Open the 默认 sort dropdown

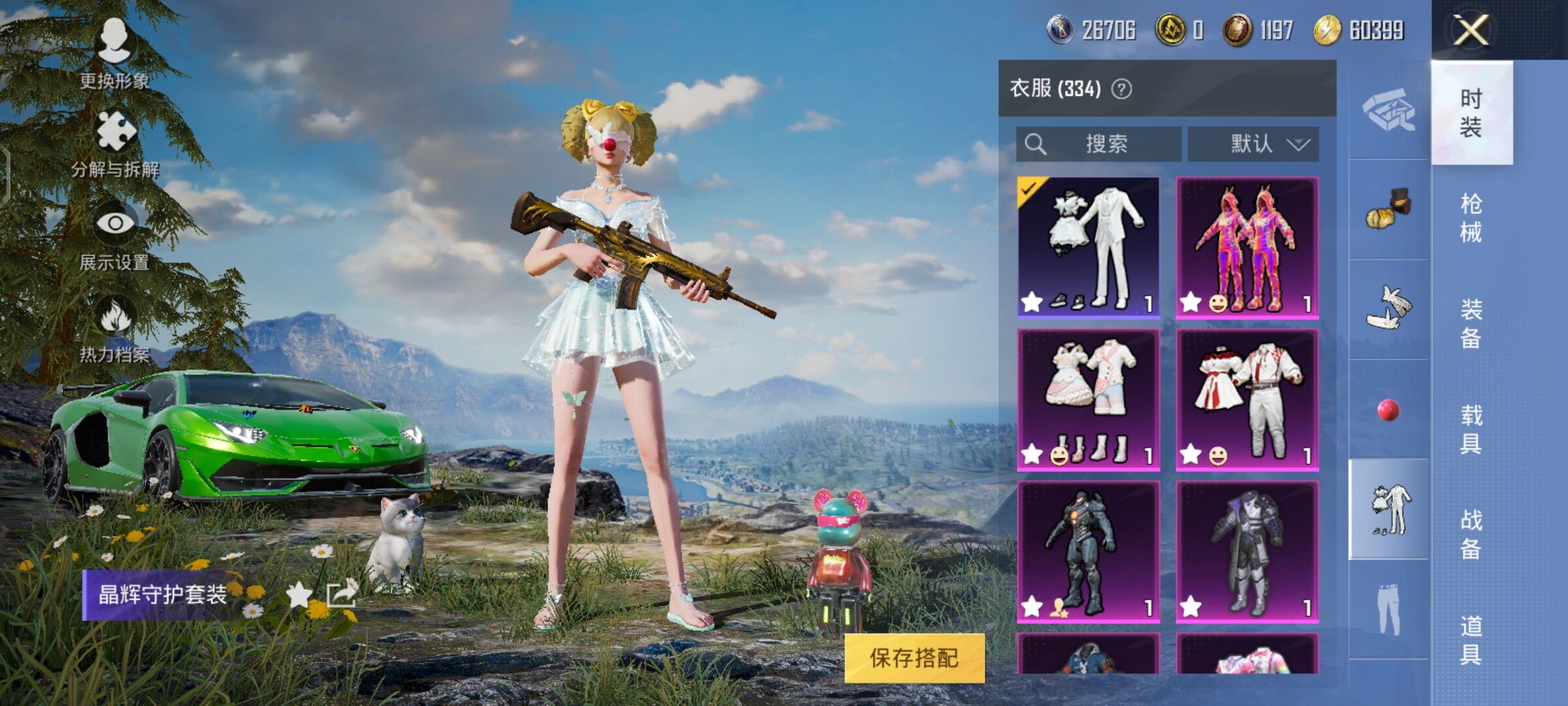pyautogui.click(x=1253, y=144)
